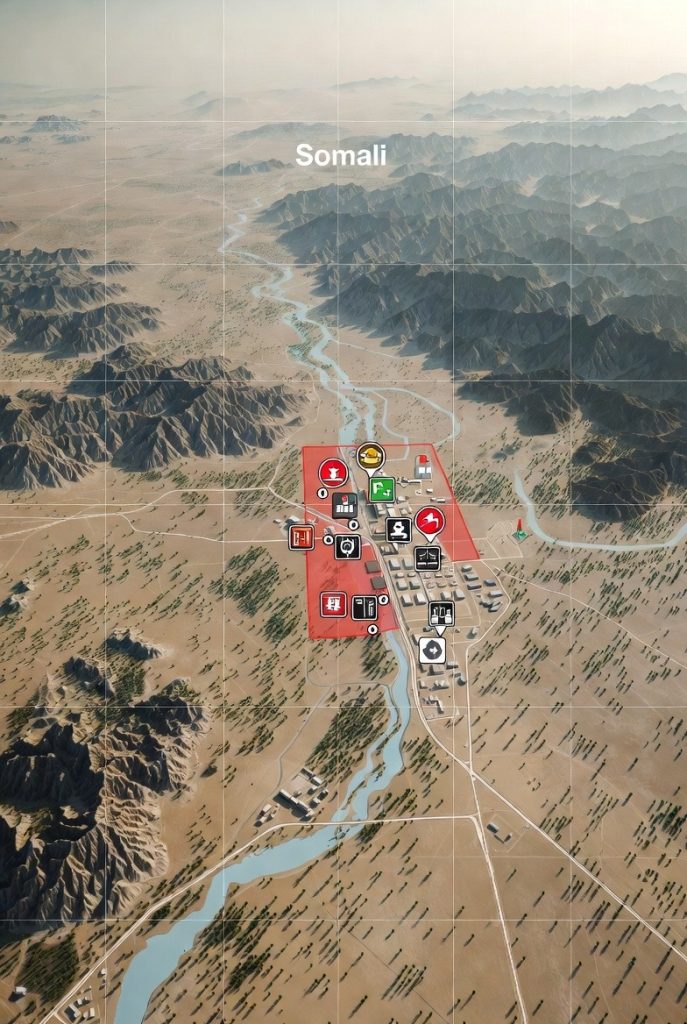Choose the orange-red square marker outside the red zone
This screenshot has height=1024, width=687.
point(301,537)
